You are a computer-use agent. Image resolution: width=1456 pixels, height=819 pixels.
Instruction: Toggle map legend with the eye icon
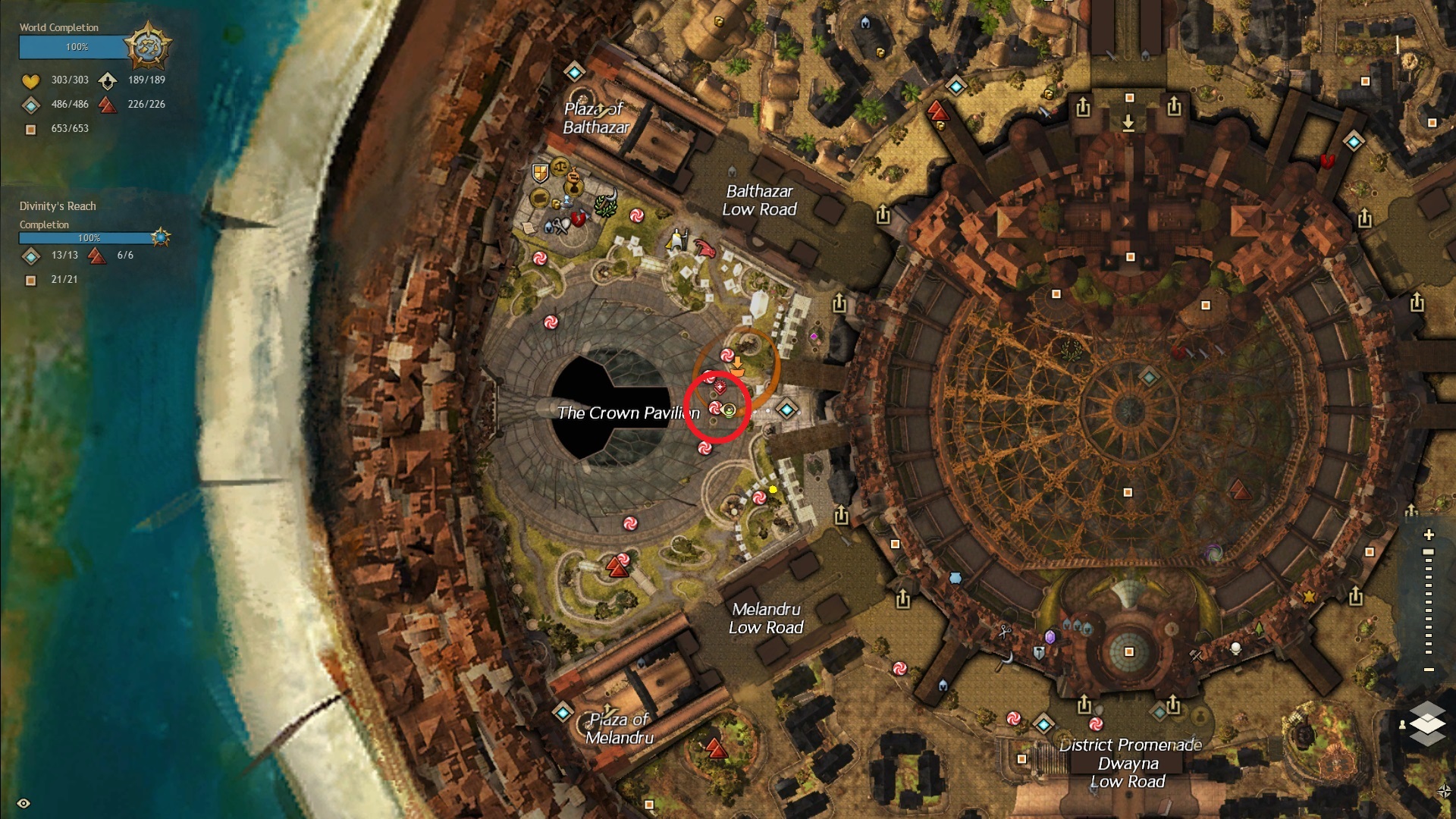tap(24, 803)
